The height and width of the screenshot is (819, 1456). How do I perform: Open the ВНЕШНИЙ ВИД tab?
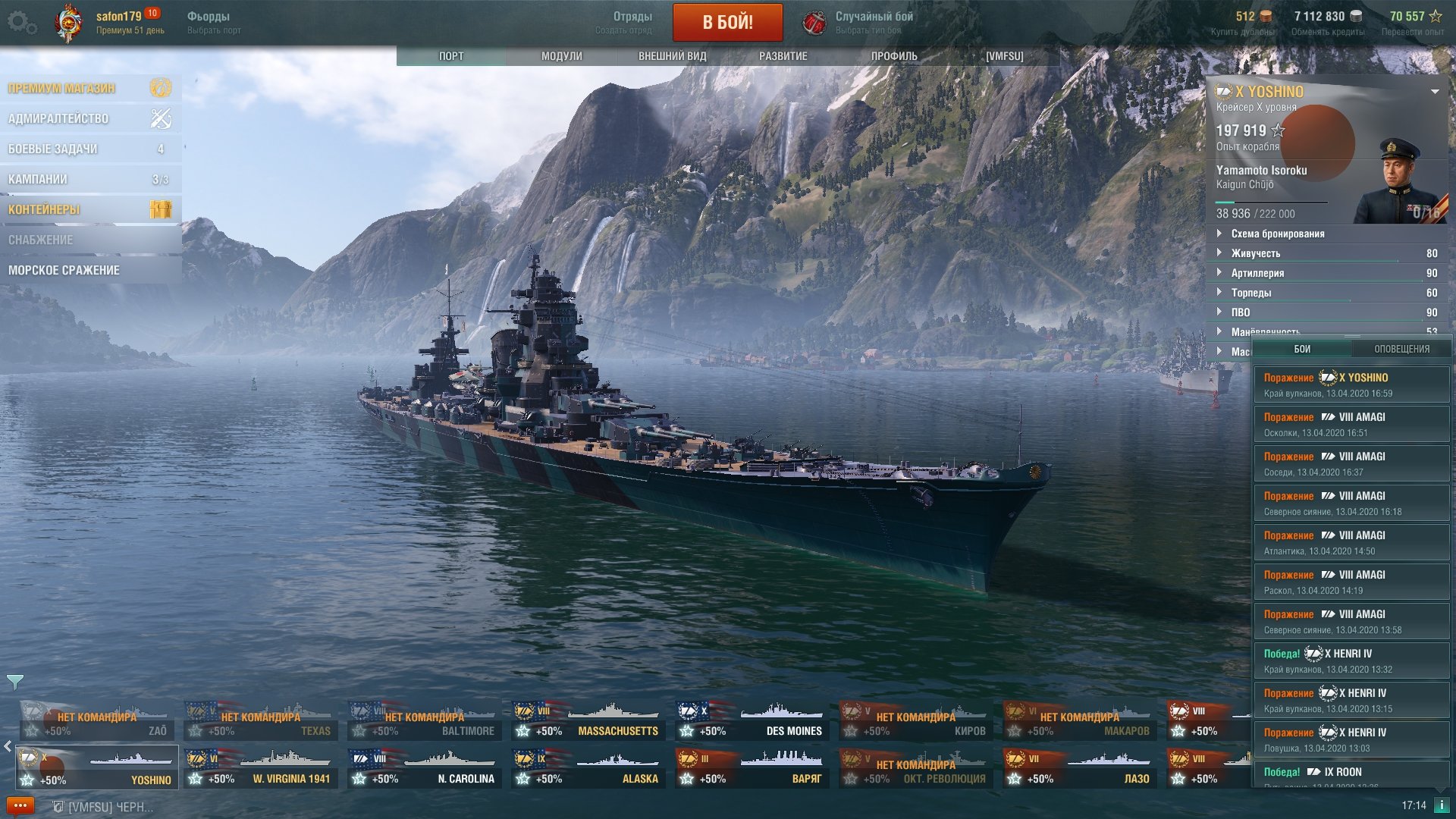(x=672, y=56)
